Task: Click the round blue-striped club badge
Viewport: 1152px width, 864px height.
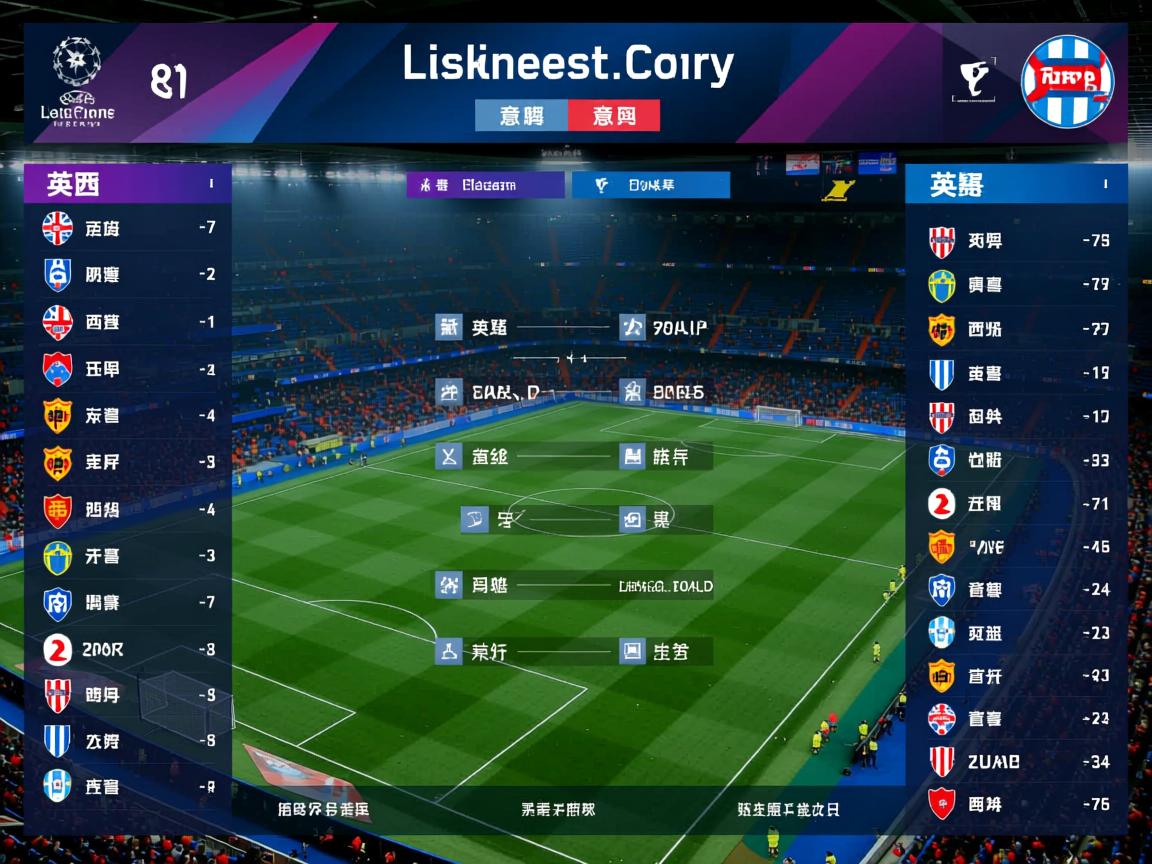Action: tap(1067, 81)
